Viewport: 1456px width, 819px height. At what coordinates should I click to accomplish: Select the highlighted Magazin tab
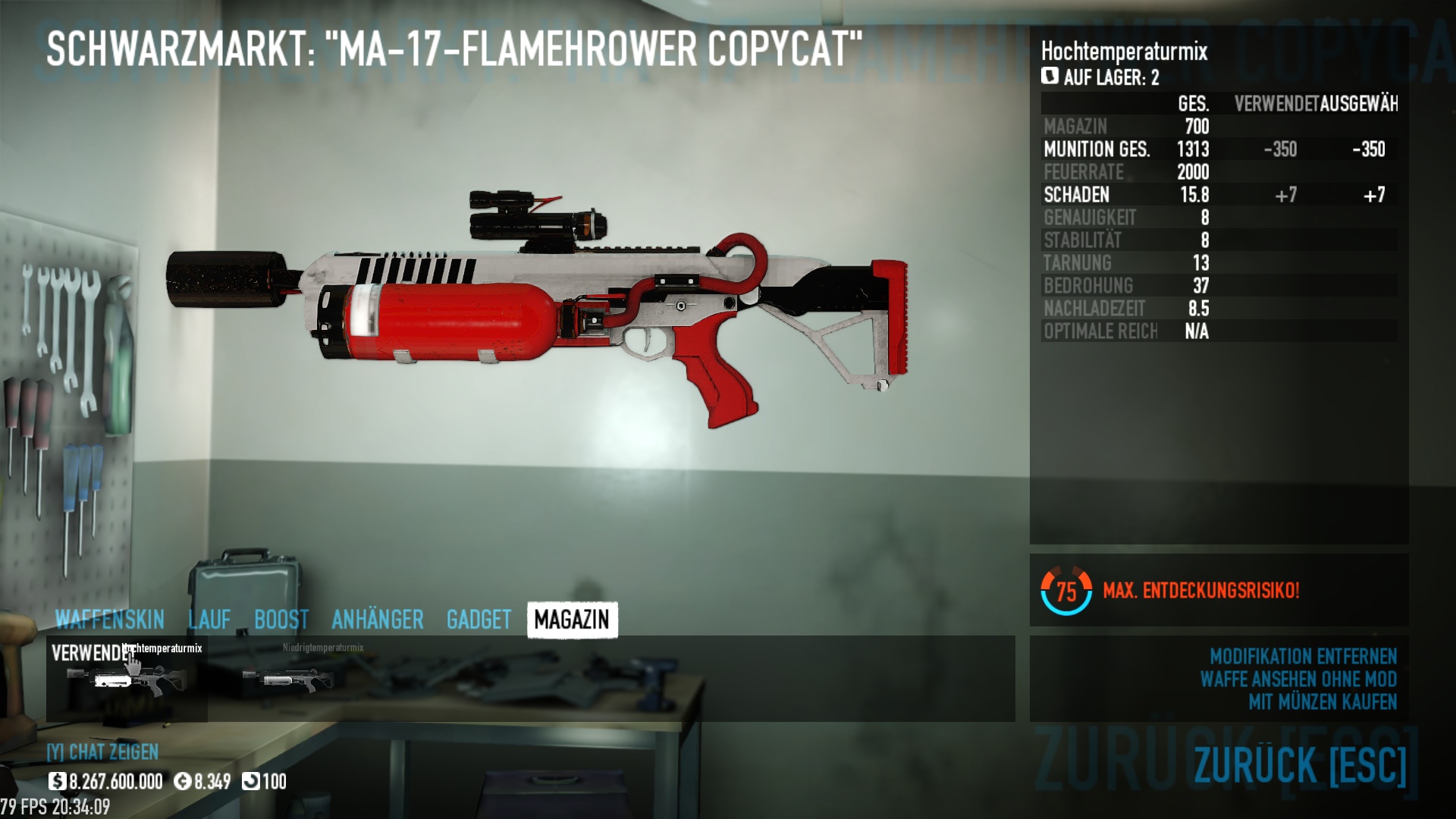click(x=572, y=620)
